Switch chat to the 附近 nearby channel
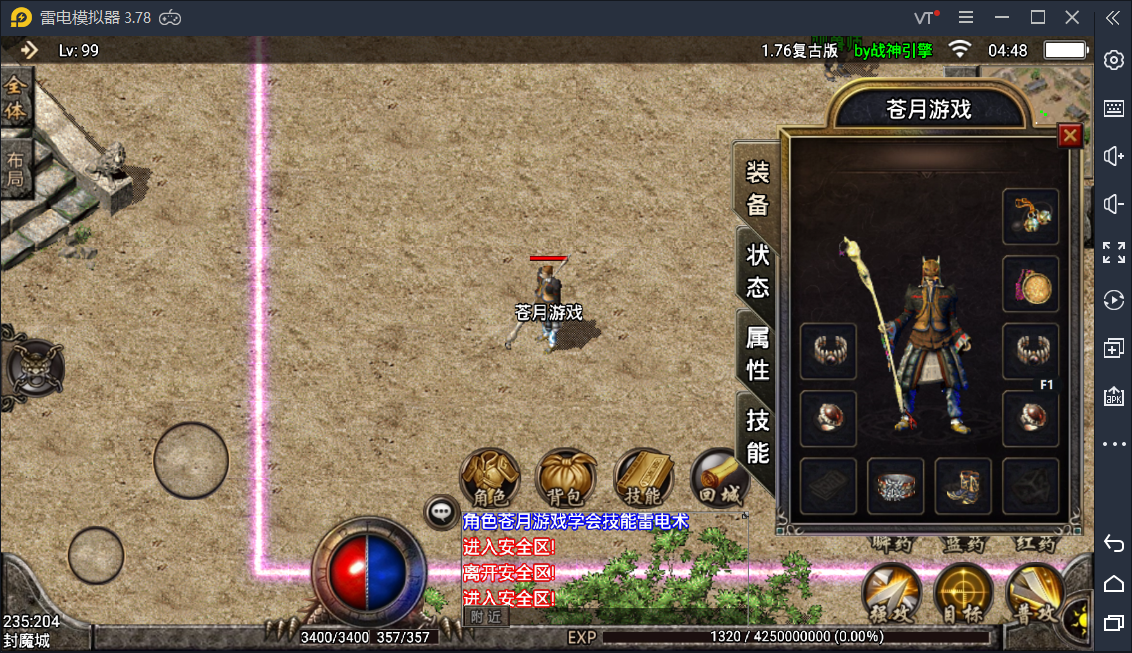Viewport: 1132px width, 653px height. (x=486, y=617)
